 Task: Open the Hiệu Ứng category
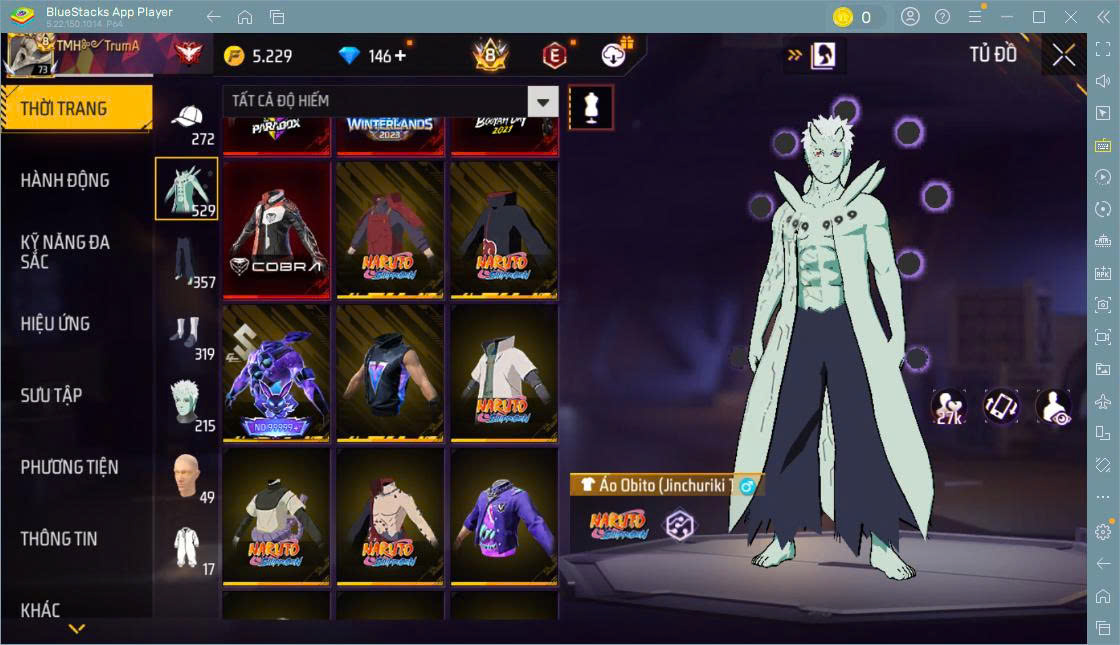click(56, 324)
